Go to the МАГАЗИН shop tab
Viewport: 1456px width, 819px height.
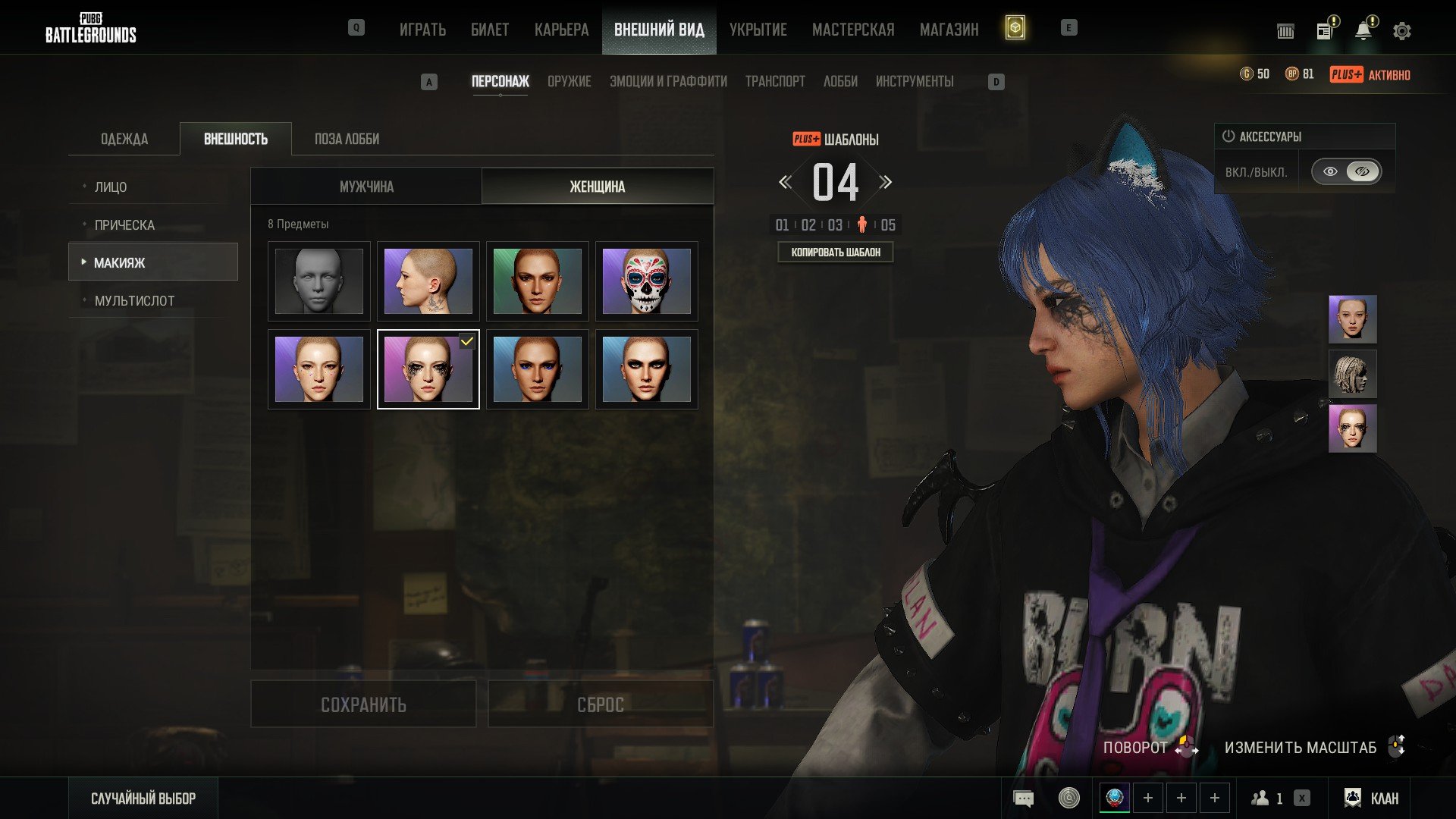949,30
